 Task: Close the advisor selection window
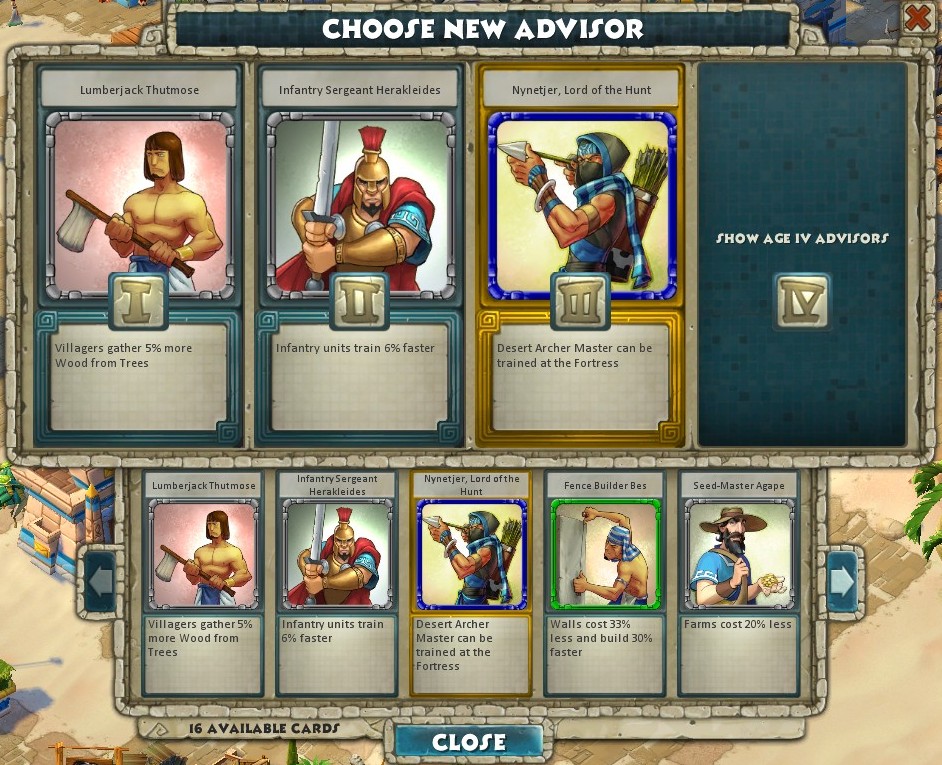469,741
